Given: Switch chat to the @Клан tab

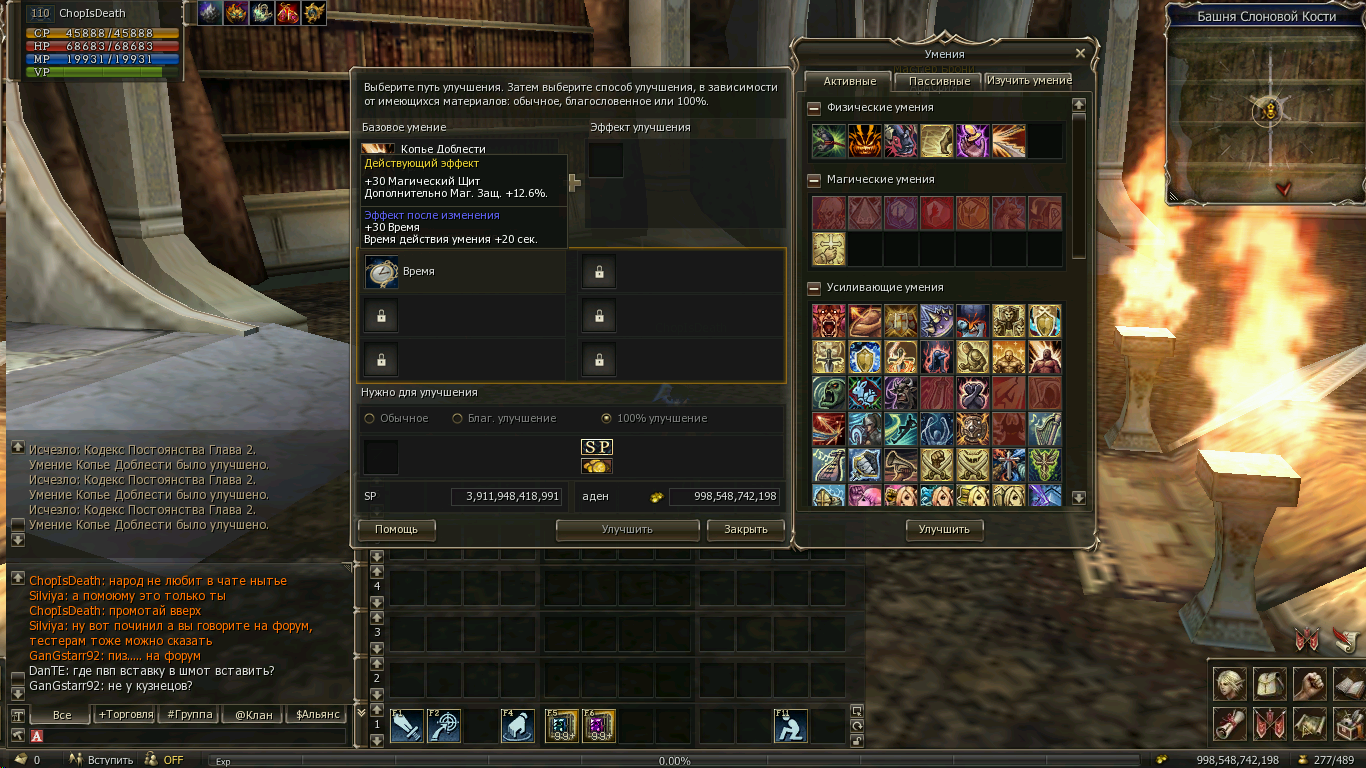Looking at the screenshot, I should tap(253, 715).
